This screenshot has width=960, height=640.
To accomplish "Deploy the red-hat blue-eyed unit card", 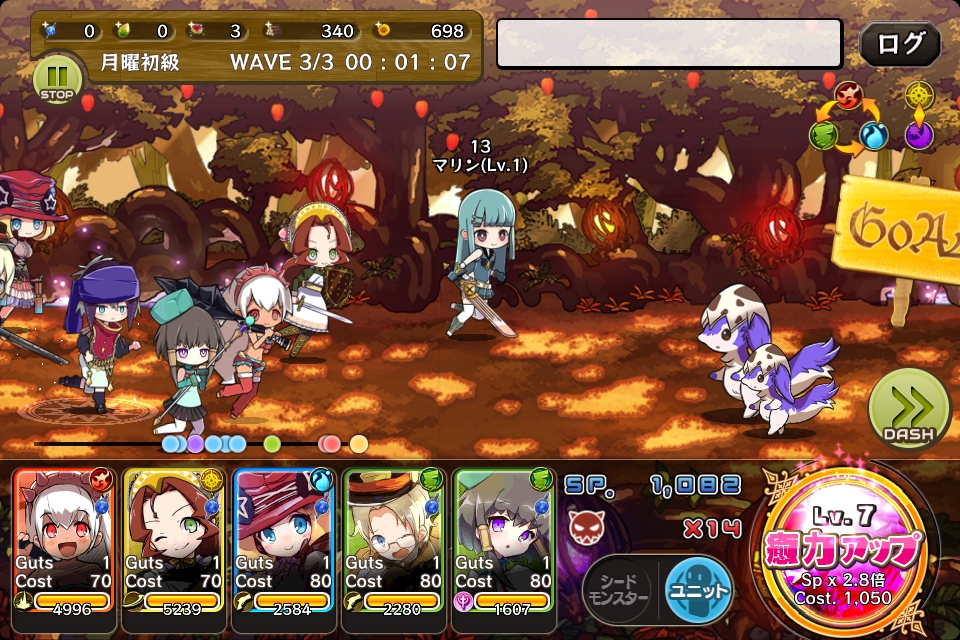I will coord(285,538).
